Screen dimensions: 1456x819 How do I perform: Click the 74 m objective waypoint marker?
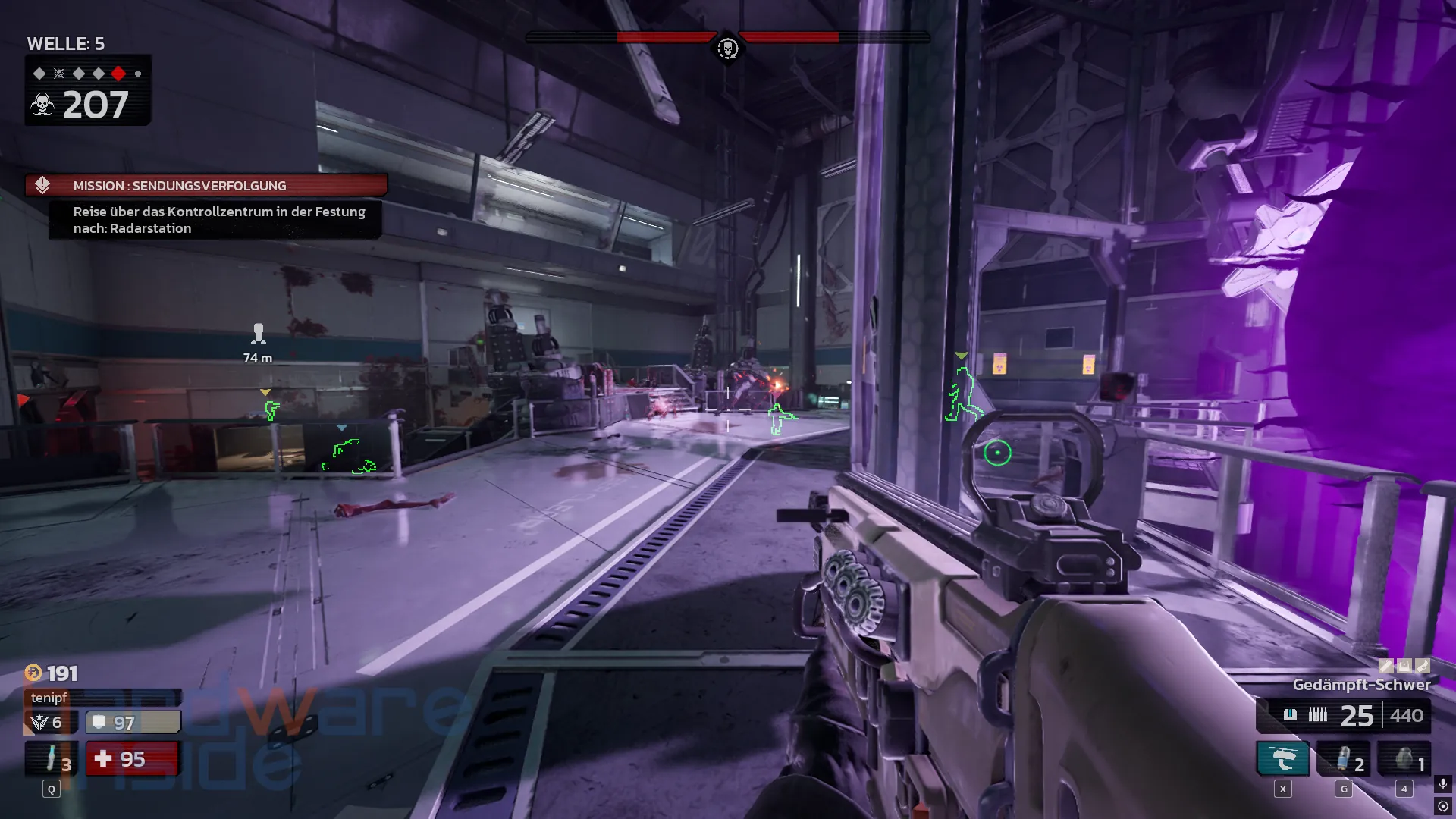click(x=259, y=334)
